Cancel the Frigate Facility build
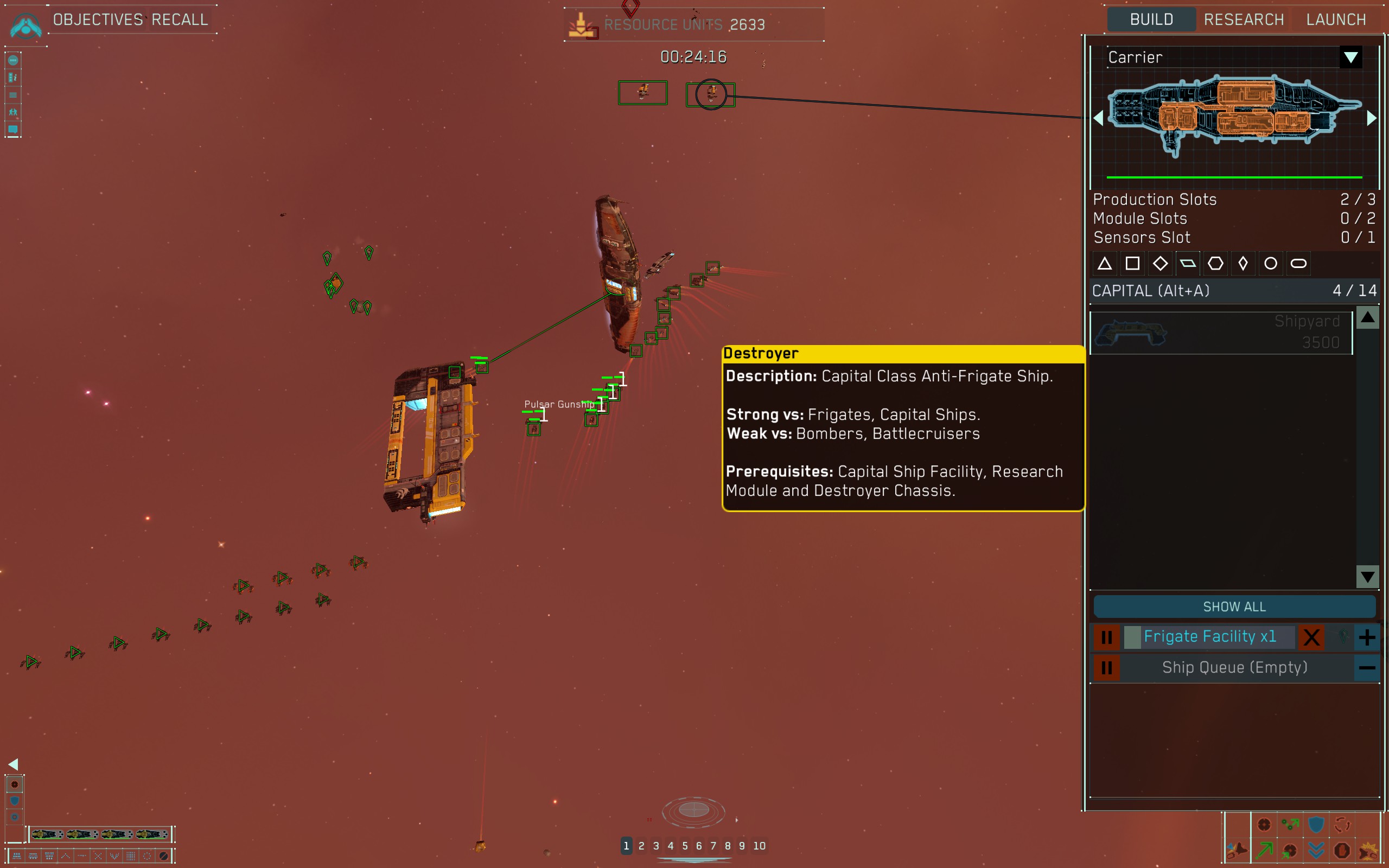 coord(1311,637)
